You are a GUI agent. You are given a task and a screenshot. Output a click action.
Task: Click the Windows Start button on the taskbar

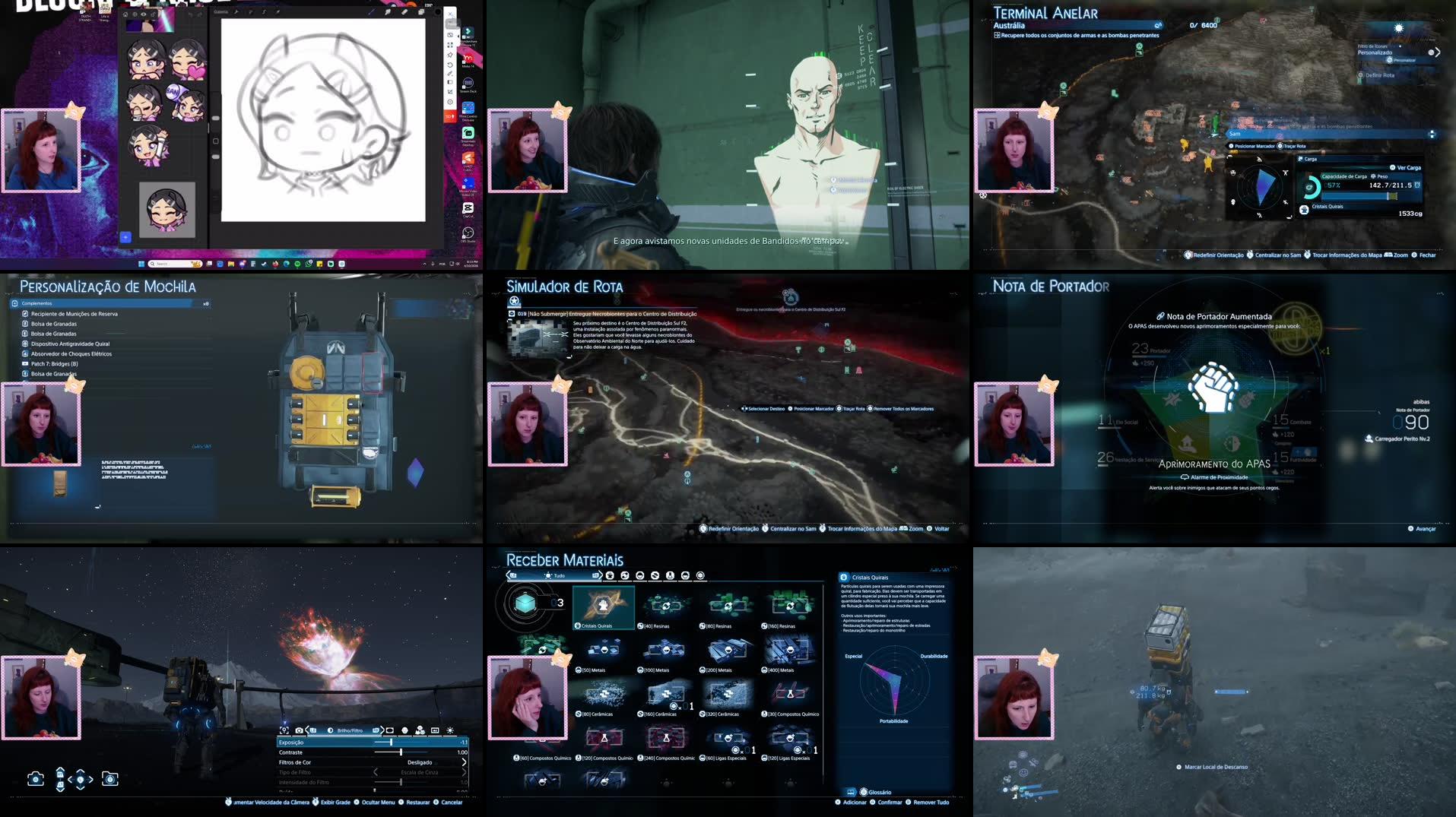click(141, 265)
